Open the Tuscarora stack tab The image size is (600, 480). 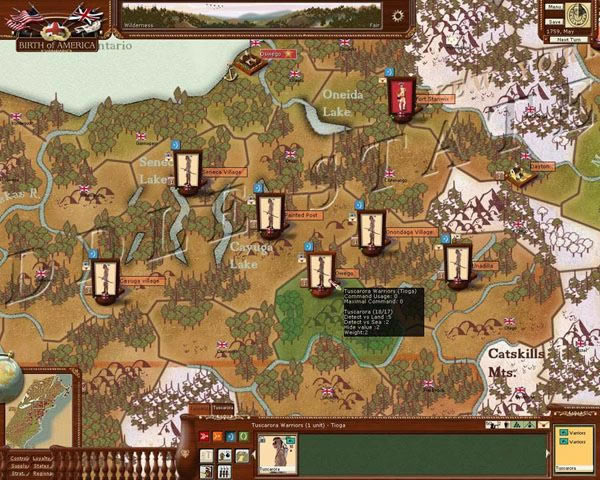tap(222, 408)
